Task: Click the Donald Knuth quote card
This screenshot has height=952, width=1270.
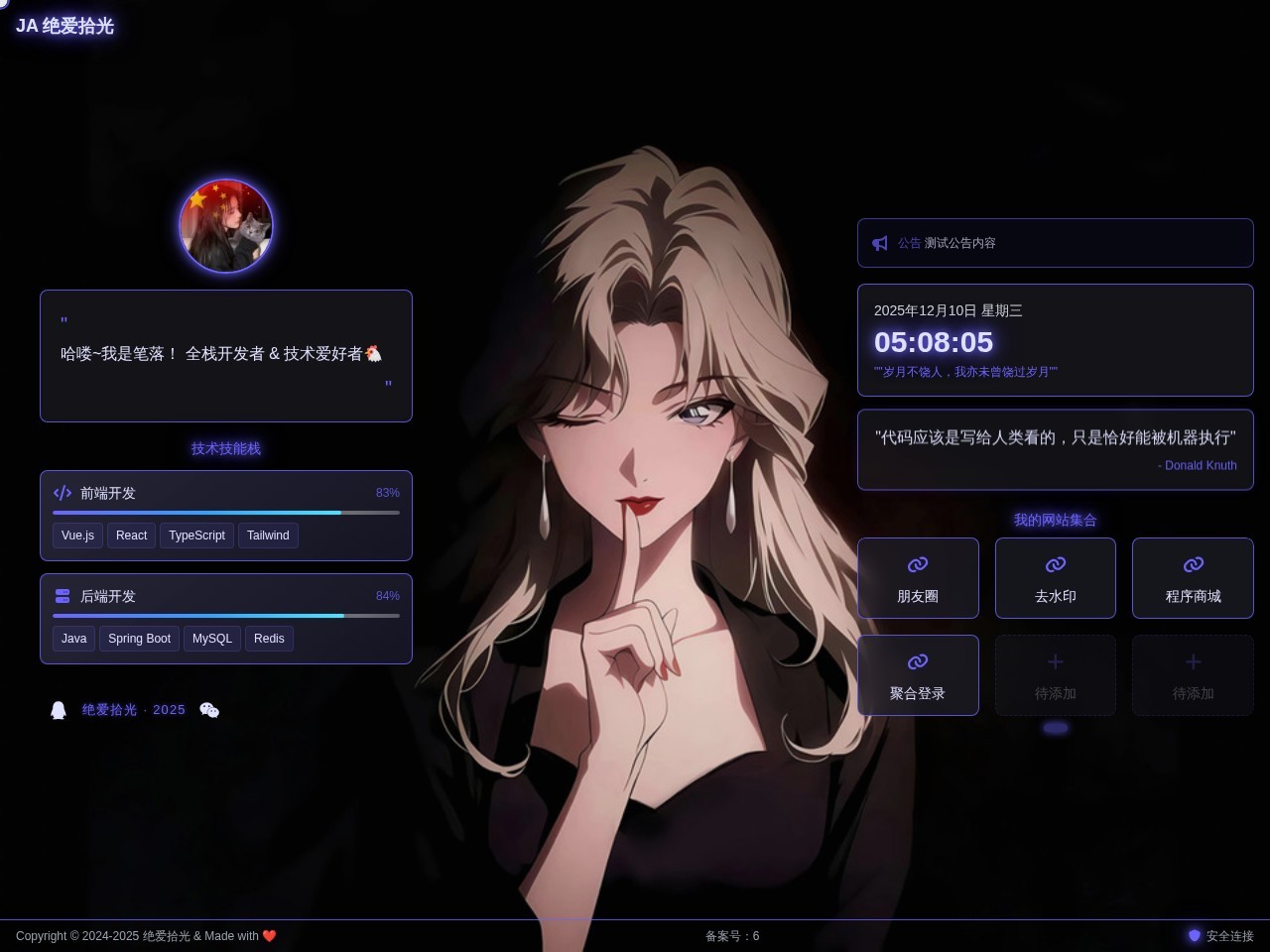Action: [1055, 449]
